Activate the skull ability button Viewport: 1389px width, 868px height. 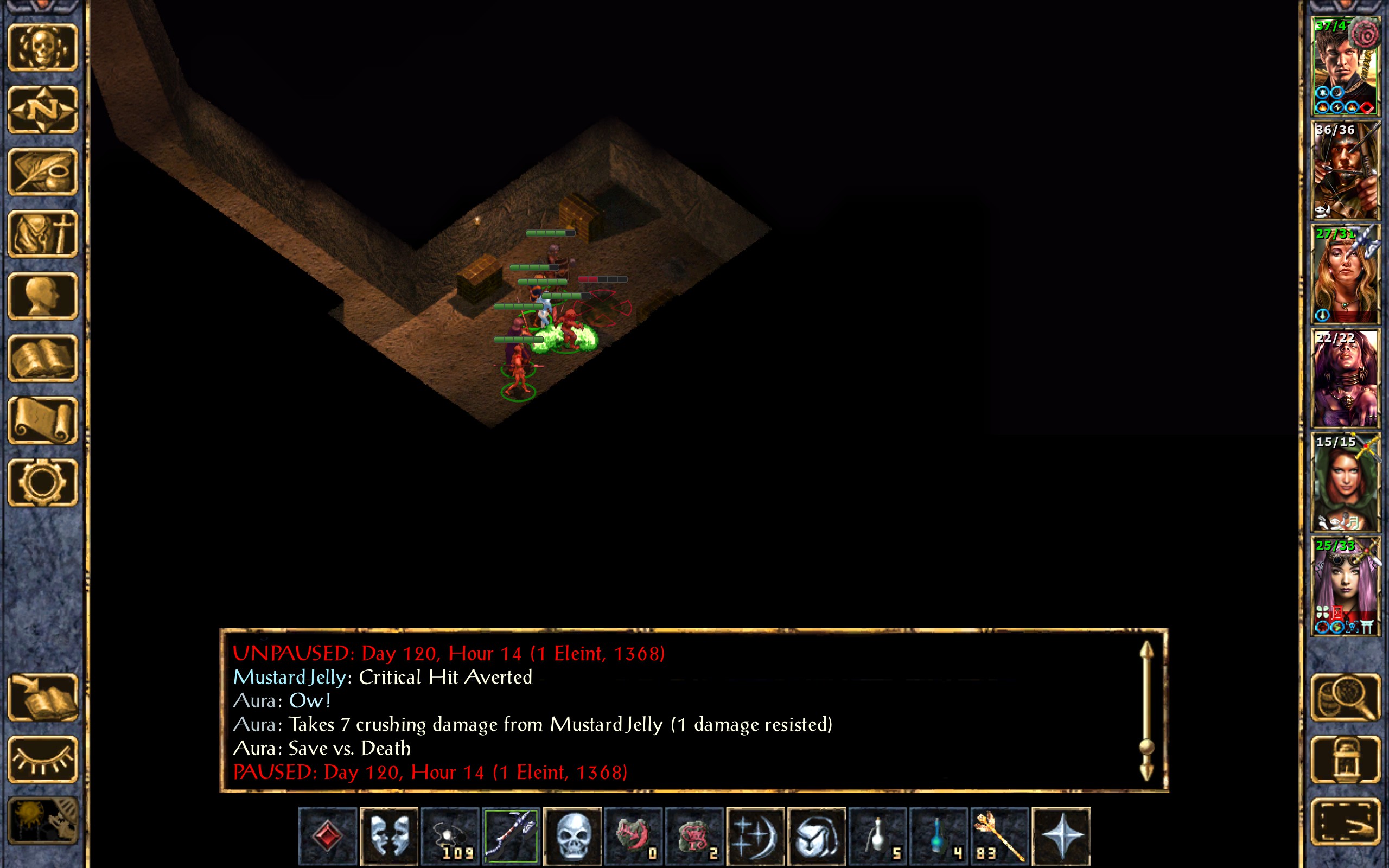click(572, 836)
